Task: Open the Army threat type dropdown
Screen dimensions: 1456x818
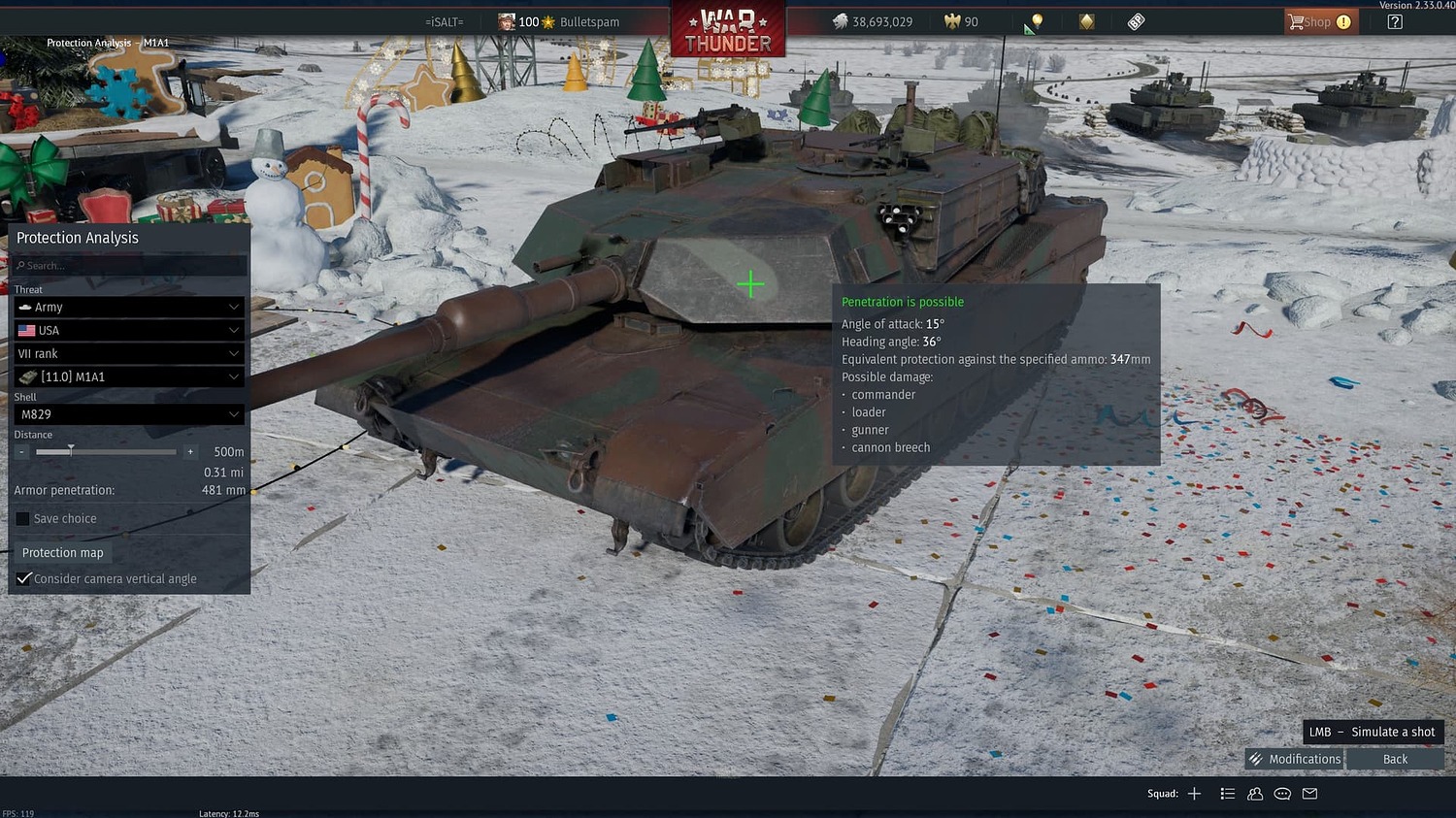Action: click(x=129, y=307)
